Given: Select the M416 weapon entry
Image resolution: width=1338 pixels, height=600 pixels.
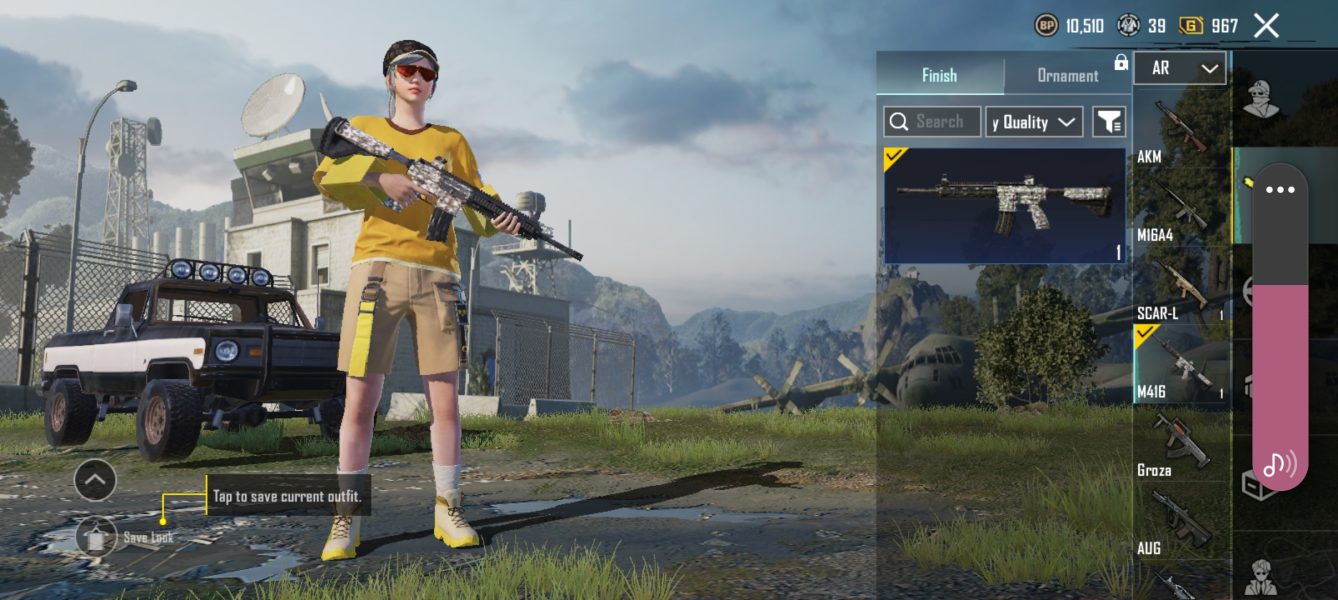Looking at the screenshot, I should pos(1181,365).
